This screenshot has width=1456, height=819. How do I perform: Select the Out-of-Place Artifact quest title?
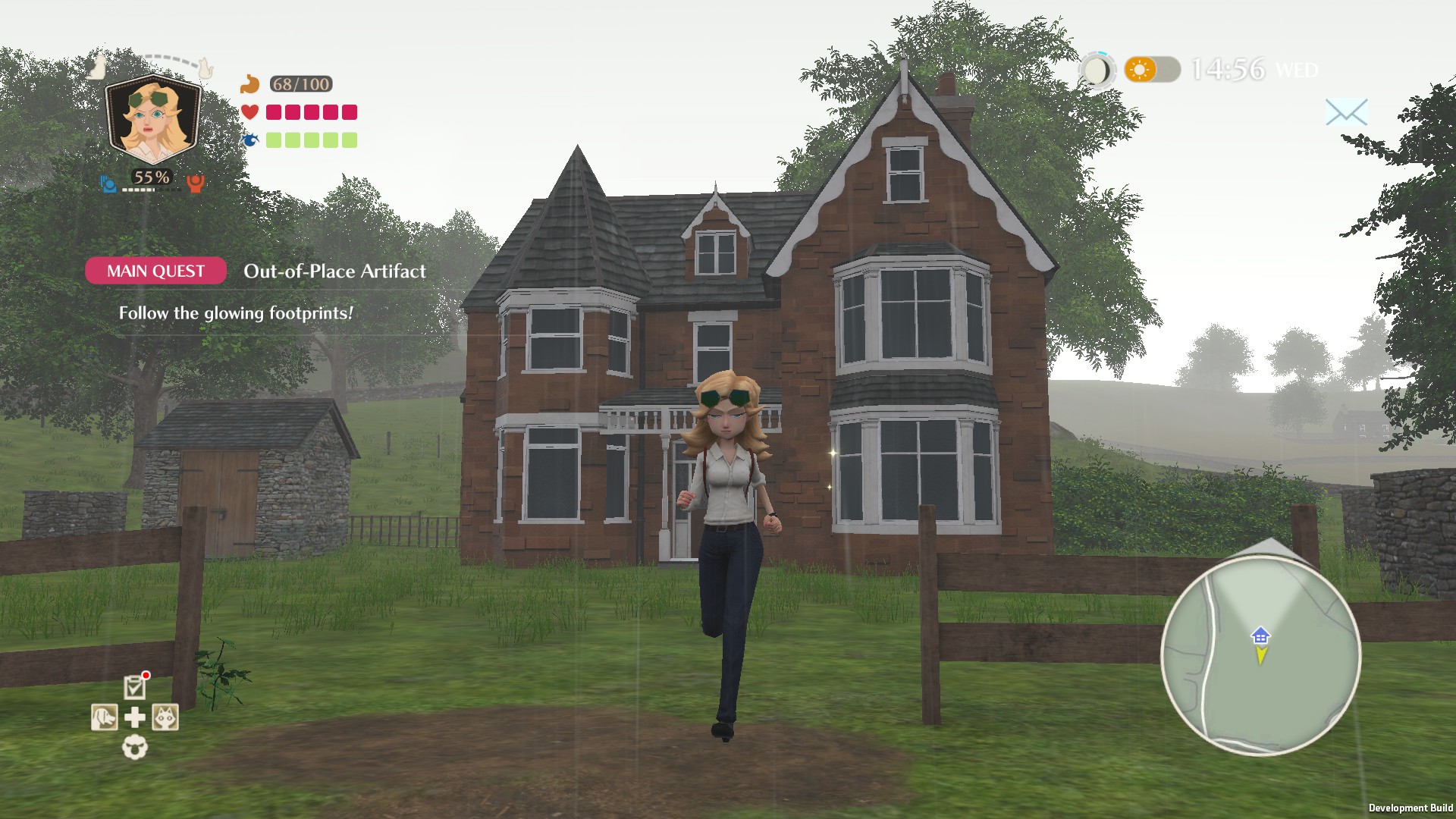coord(335,271)
